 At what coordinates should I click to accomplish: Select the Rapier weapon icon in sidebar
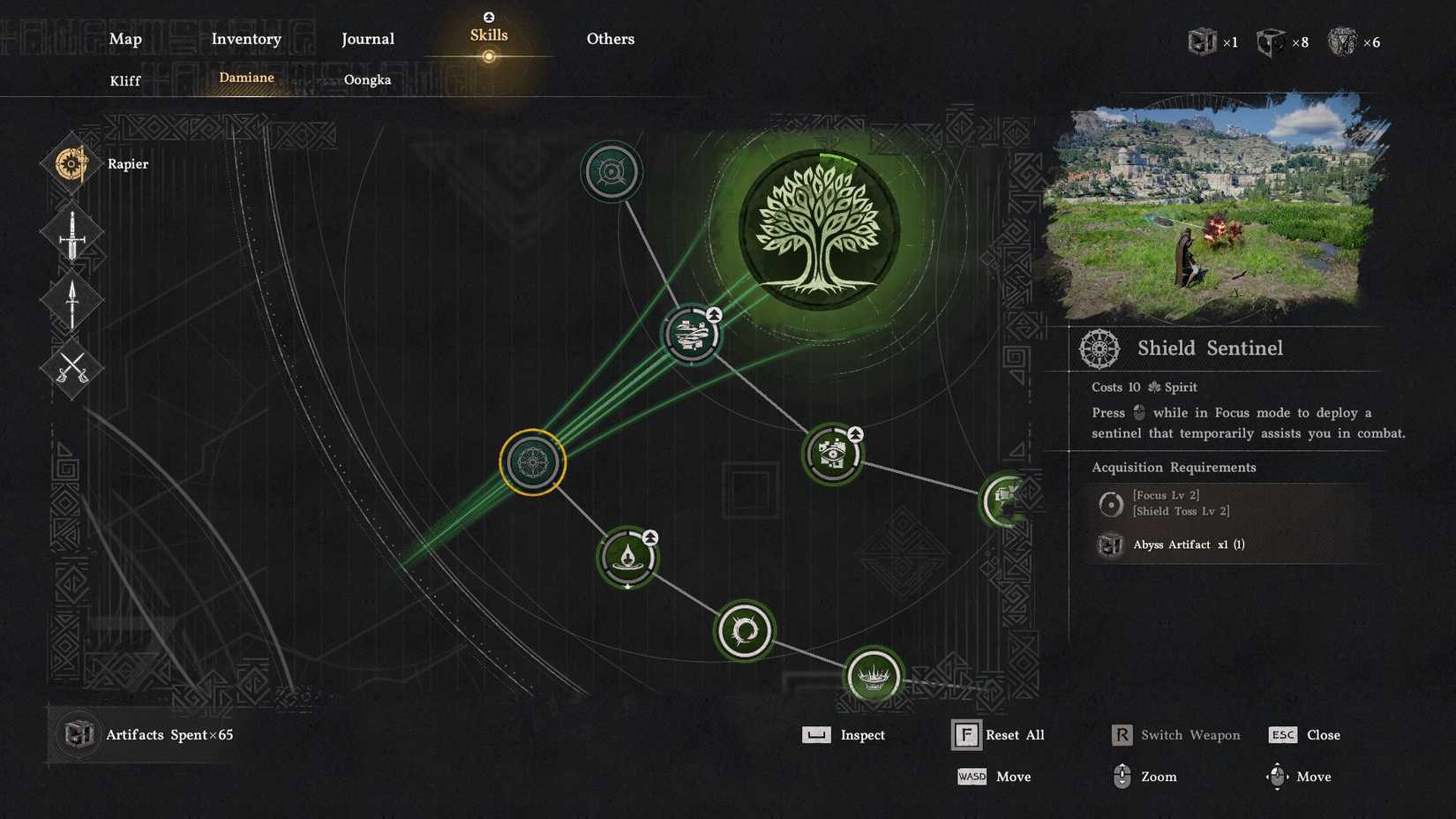point(71,163)
